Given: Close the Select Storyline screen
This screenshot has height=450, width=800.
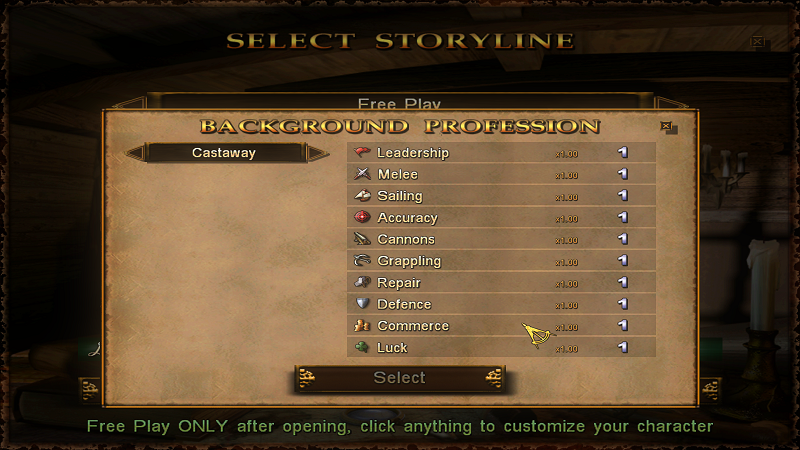Looking at the screenshot, I should [758, 42].
